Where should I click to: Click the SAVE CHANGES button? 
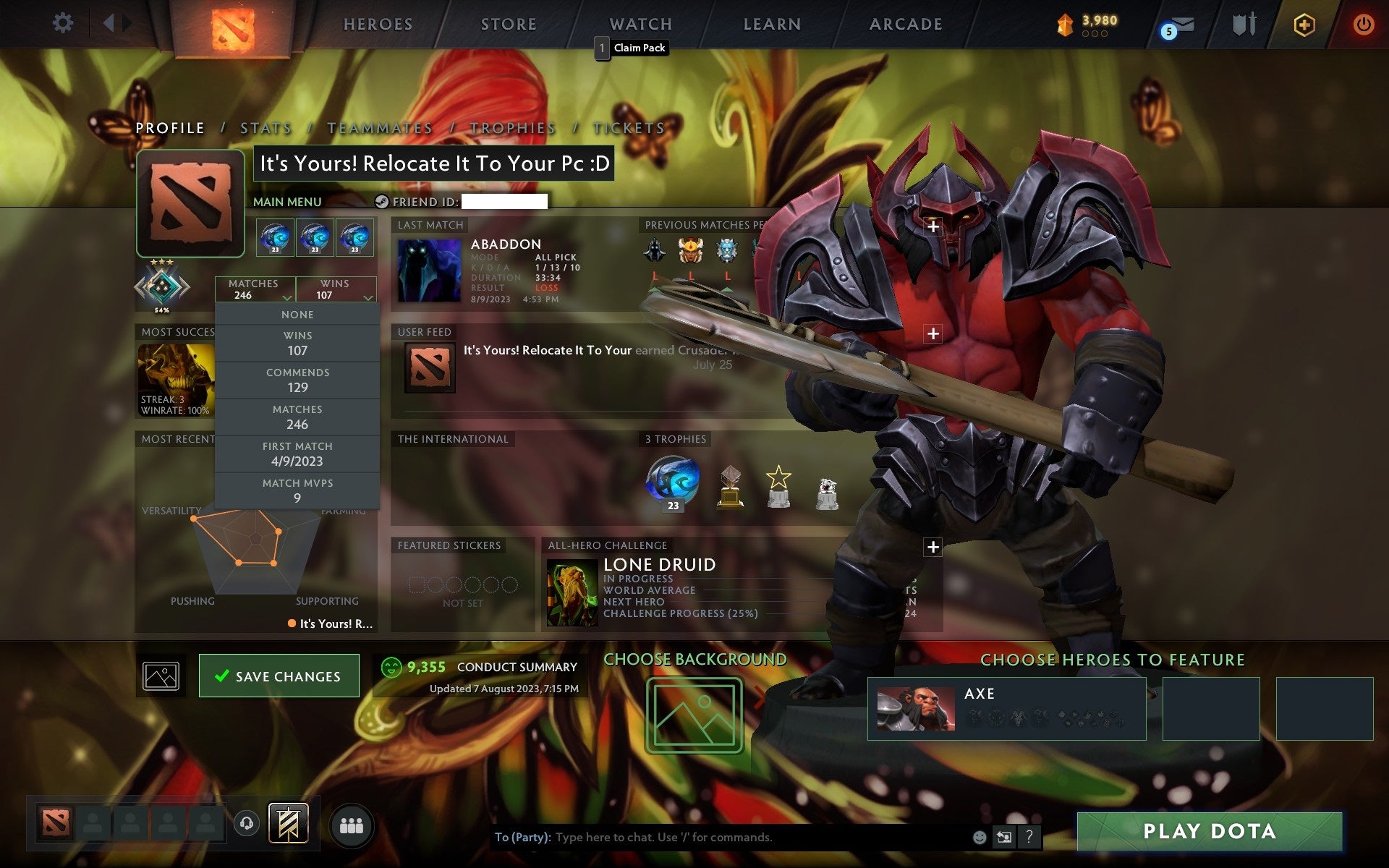click(x=279, y=676)
